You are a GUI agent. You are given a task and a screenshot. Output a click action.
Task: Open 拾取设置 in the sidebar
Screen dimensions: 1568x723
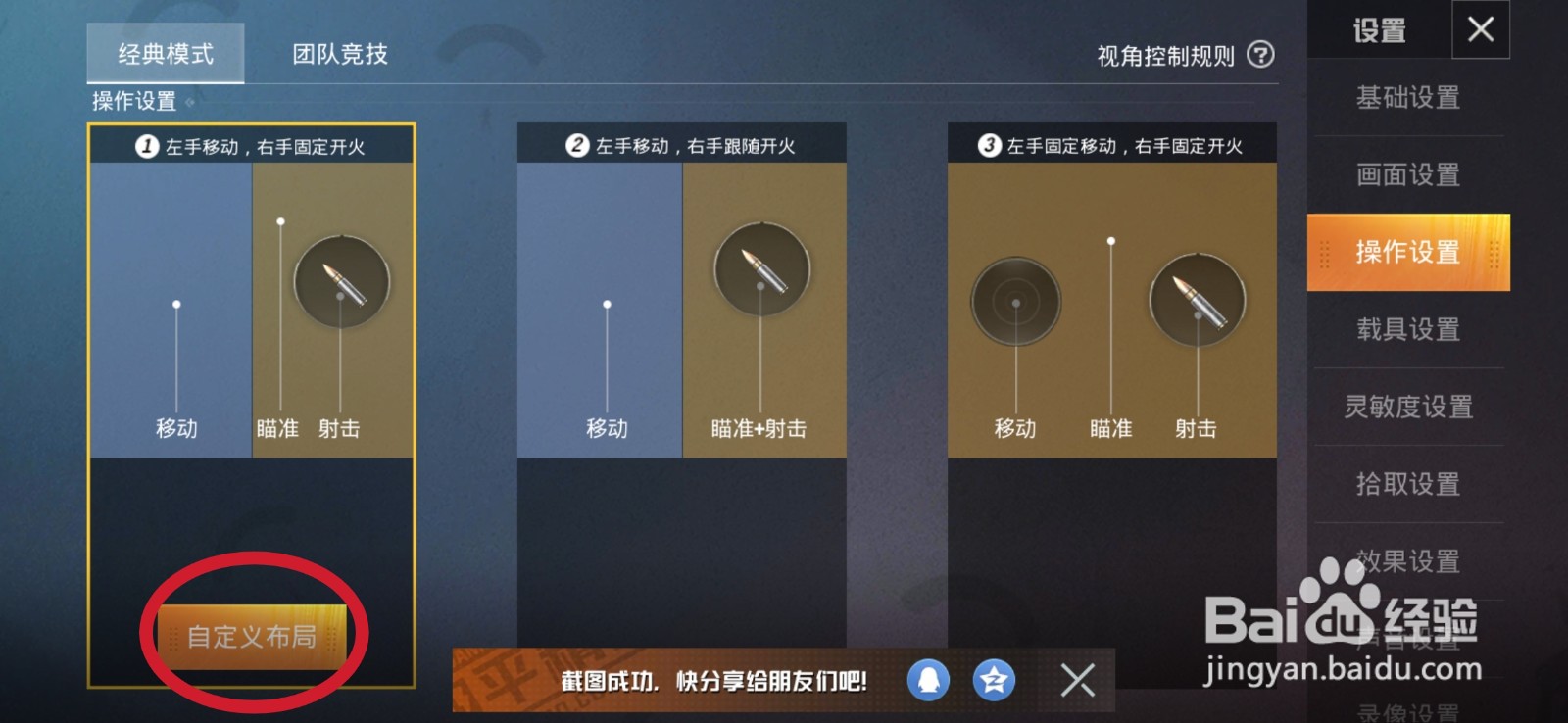click(x=1408, y=483)
